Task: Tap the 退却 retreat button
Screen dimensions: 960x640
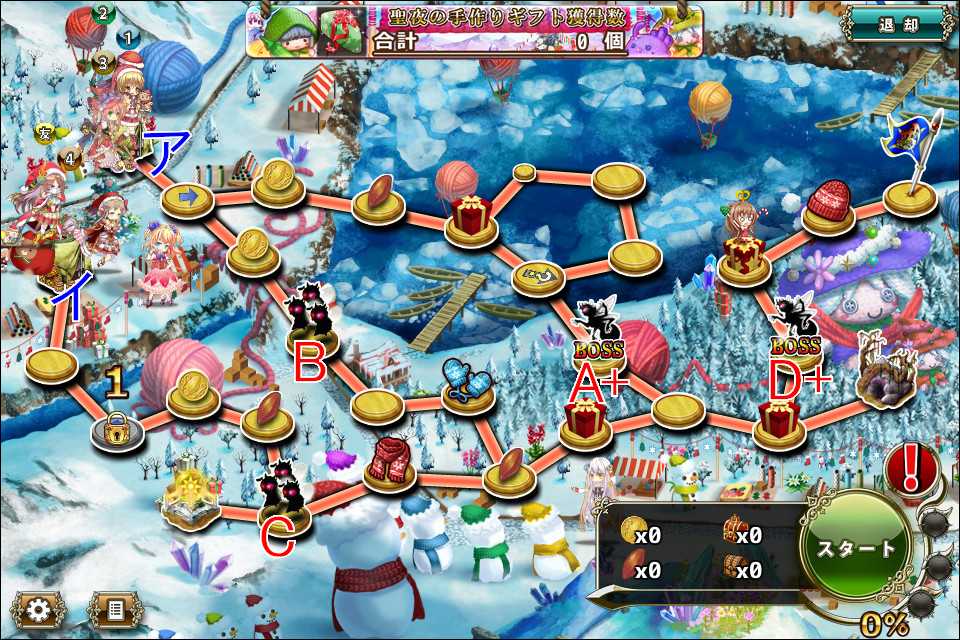Action: (x=895, y=23)
